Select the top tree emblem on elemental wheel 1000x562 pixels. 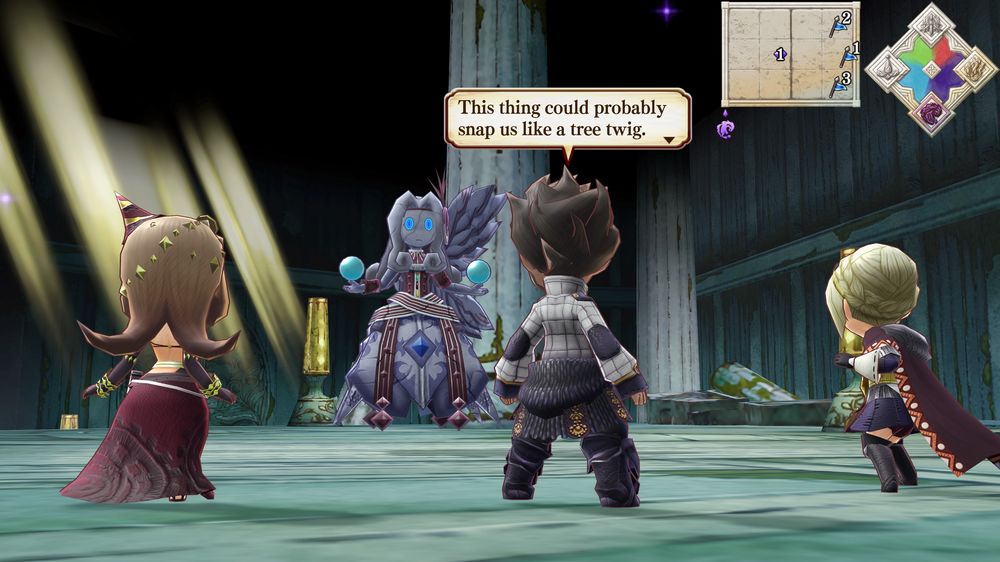[930, 25]
